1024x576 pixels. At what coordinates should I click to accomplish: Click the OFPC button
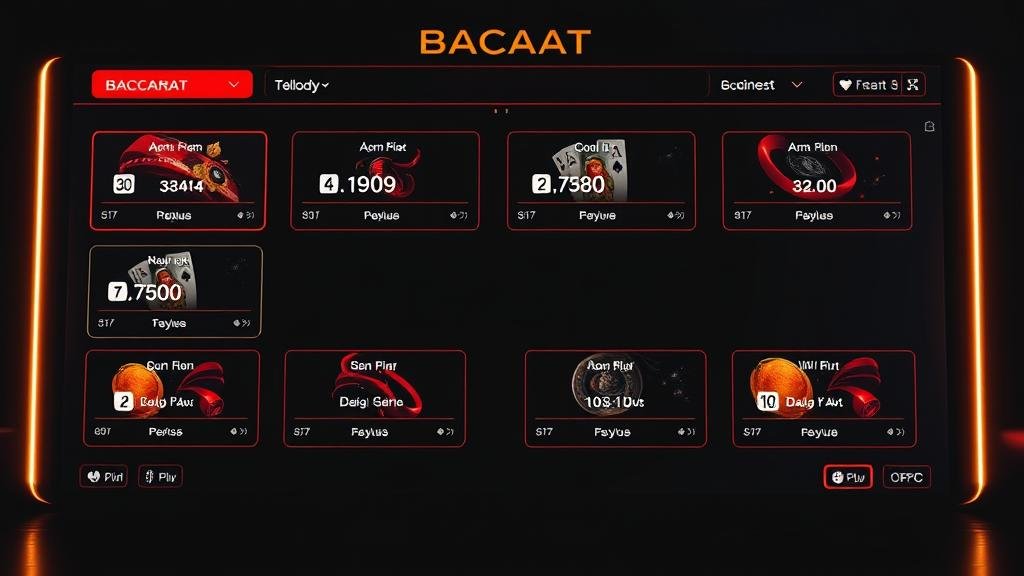[907, 477]
